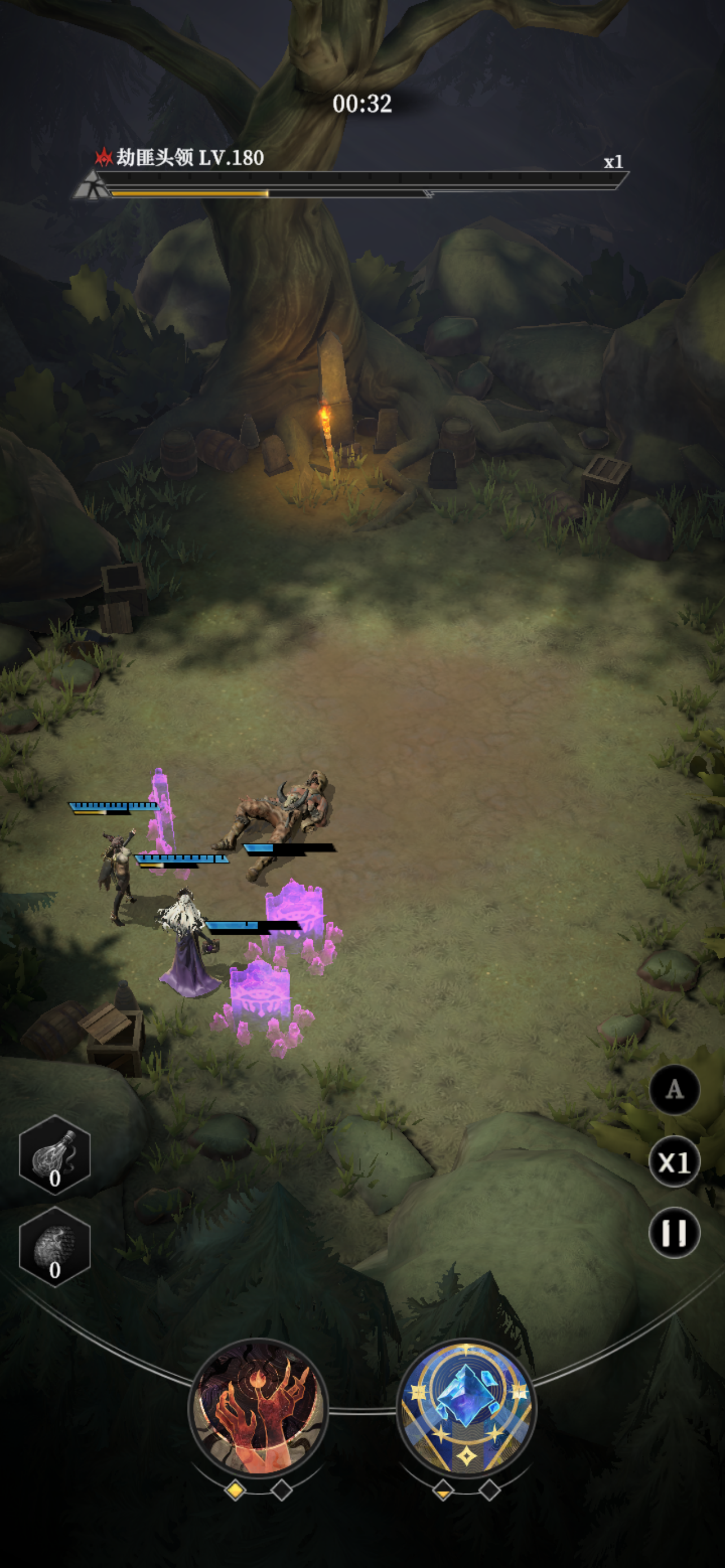Viewport: 725px width, 1568px height.
Task: Select the white-haired mage character
Action: pyautogui.click(x=186, y=940)
